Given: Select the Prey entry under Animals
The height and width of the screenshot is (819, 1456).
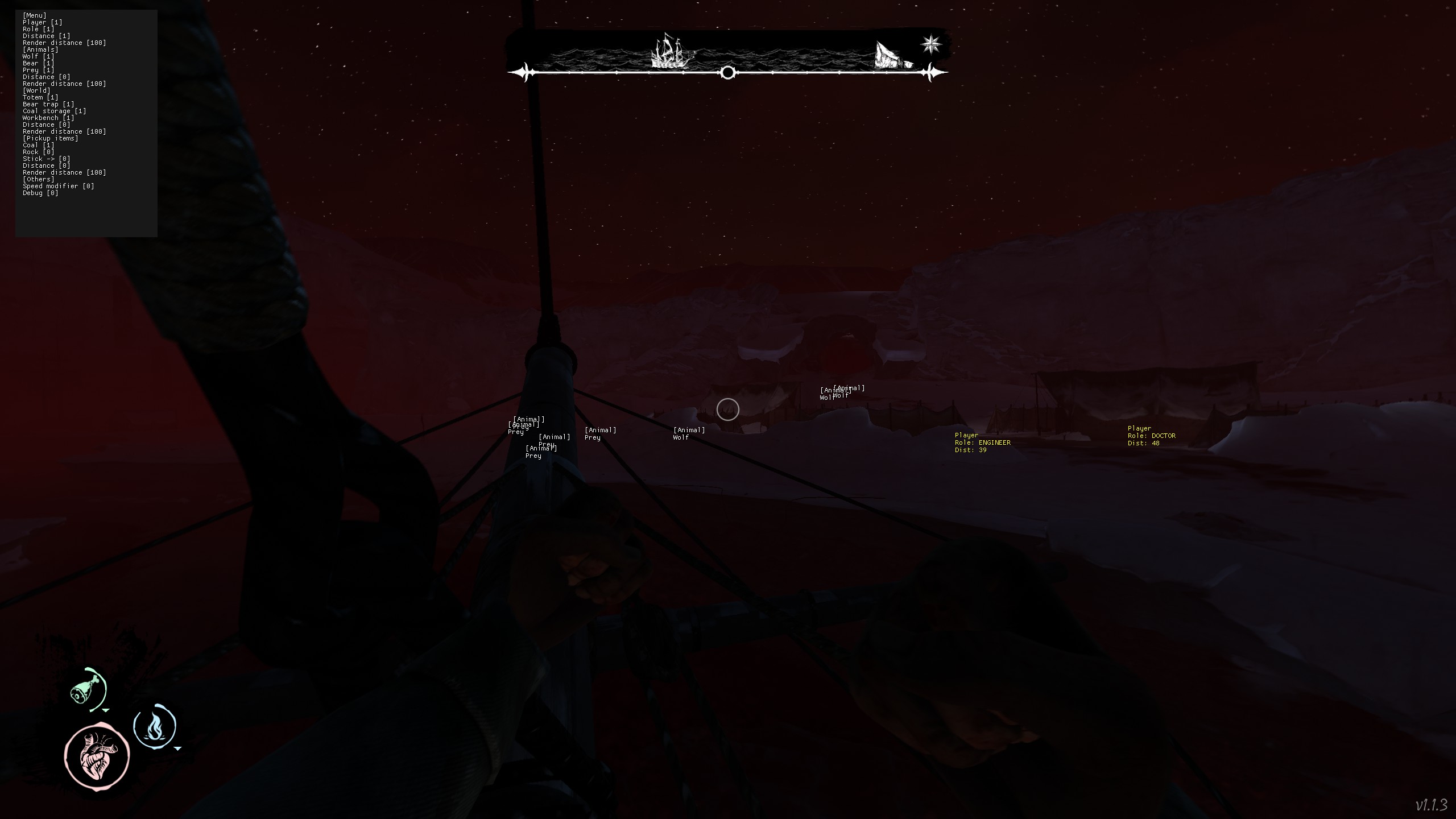Looking at the screenshot, I should 38,70.
